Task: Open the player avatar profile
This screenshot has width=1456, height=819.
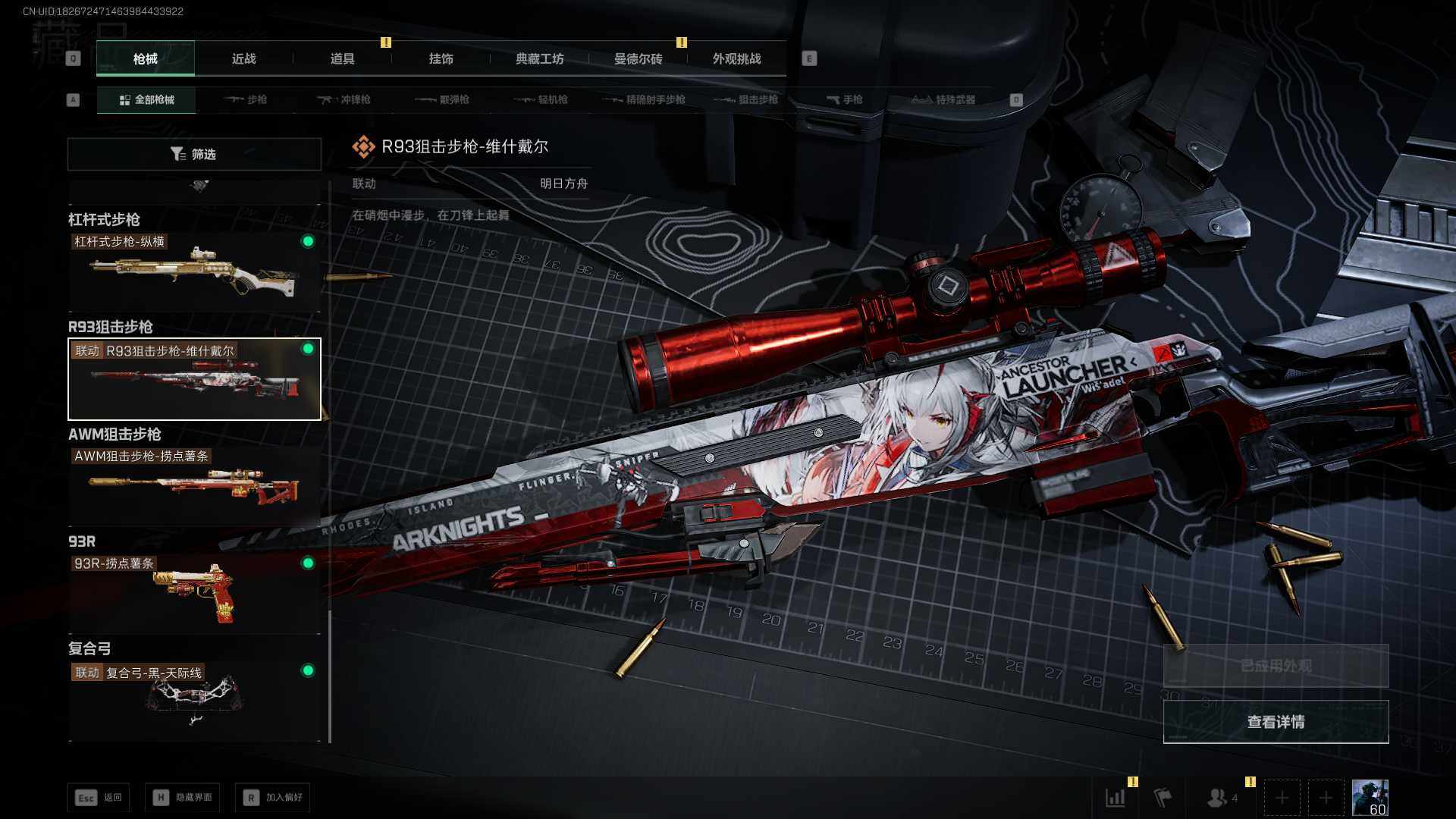Action: pos(1370,798)
